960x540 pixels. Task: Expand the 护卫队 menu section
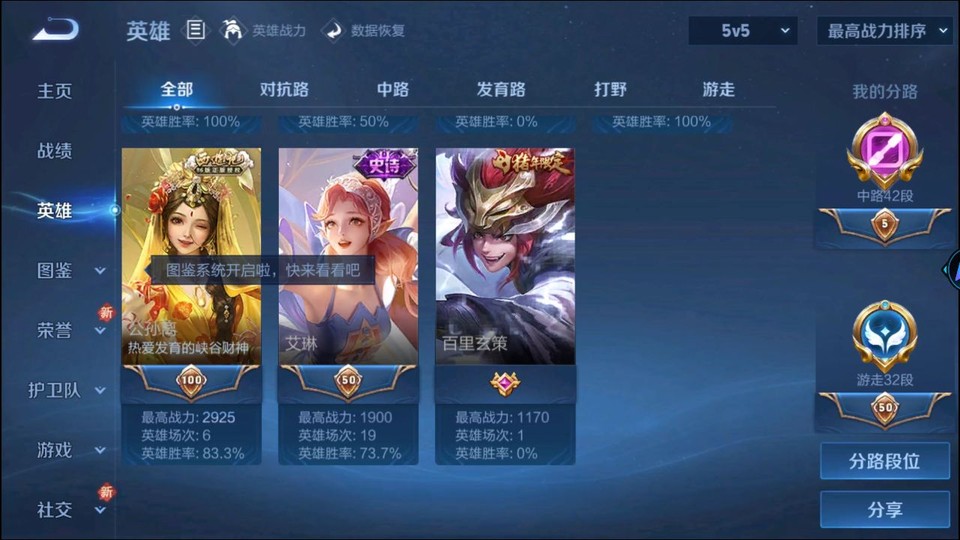pos(68,390)
